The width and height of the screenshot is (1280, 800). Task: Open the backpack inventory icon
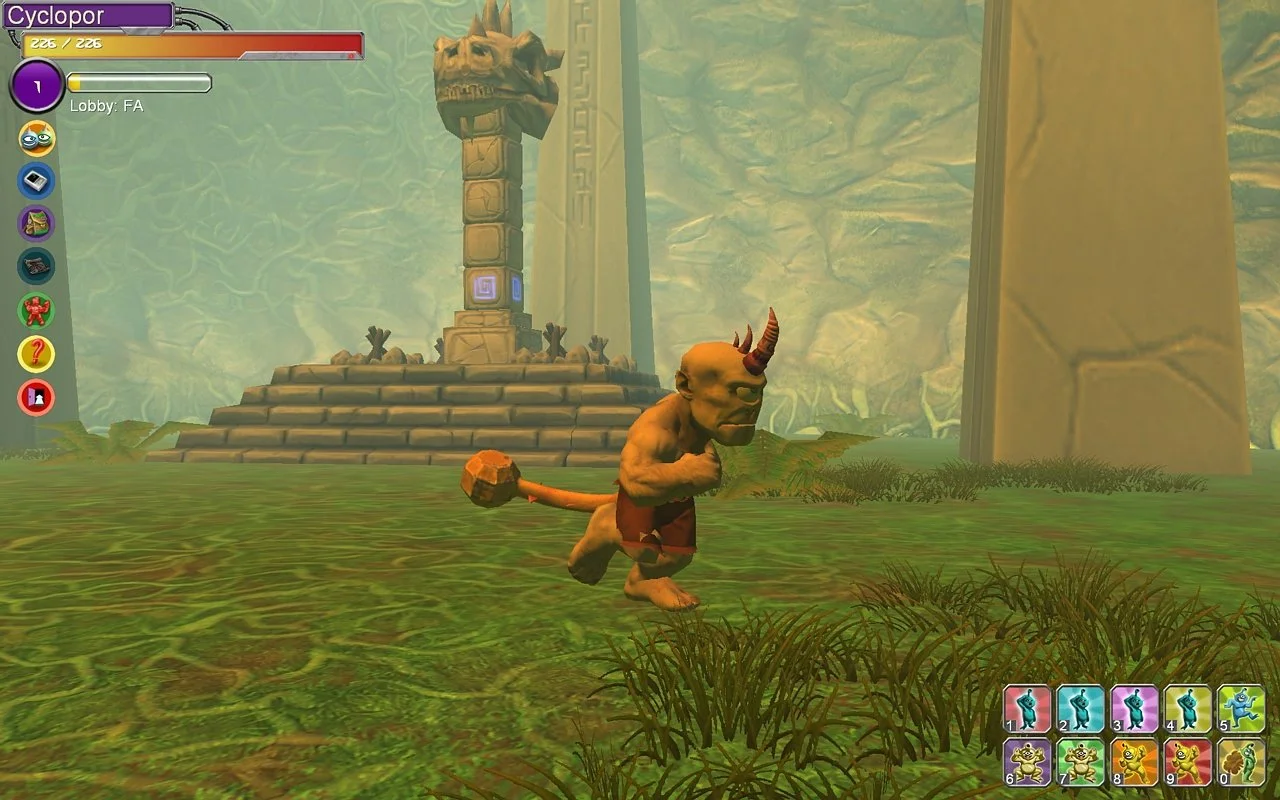point(37,223)
